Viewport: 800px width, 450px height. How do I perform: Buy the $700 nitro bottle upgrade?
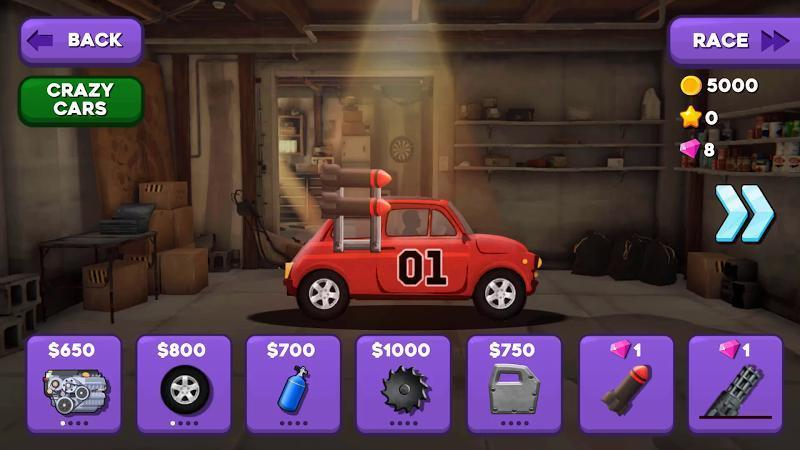[x=294, y=385]
